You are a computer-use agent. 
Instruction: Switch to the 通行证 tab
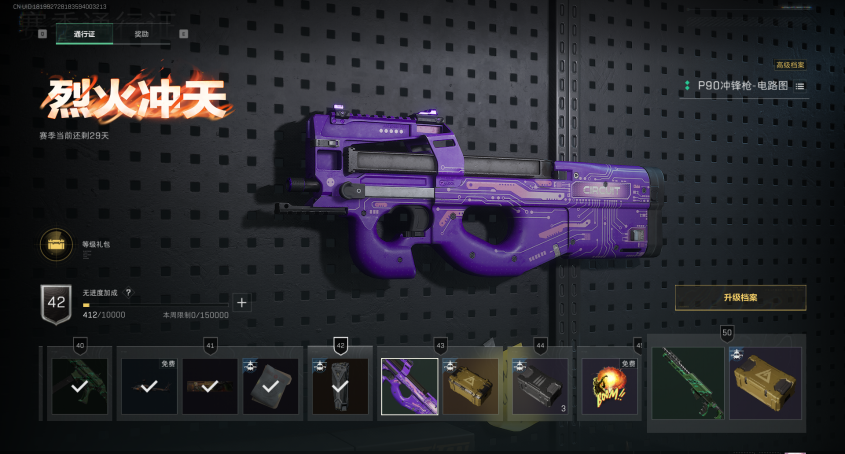84,34
